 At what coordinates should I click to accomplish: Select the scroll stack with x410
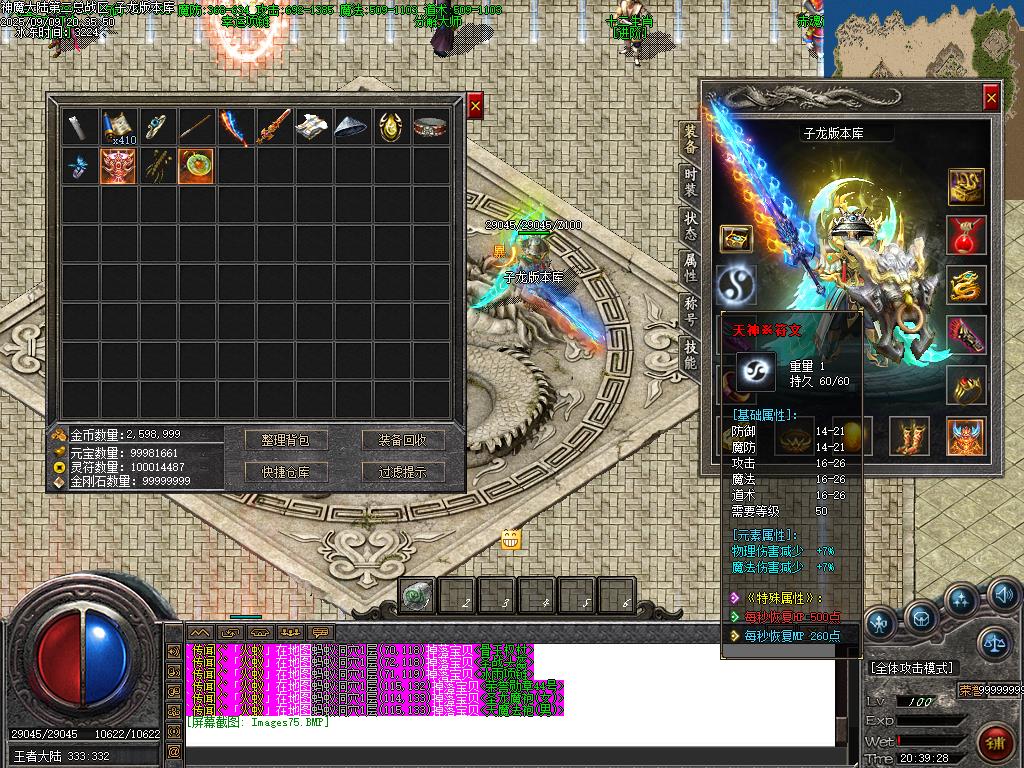click(x=119, y=126)
